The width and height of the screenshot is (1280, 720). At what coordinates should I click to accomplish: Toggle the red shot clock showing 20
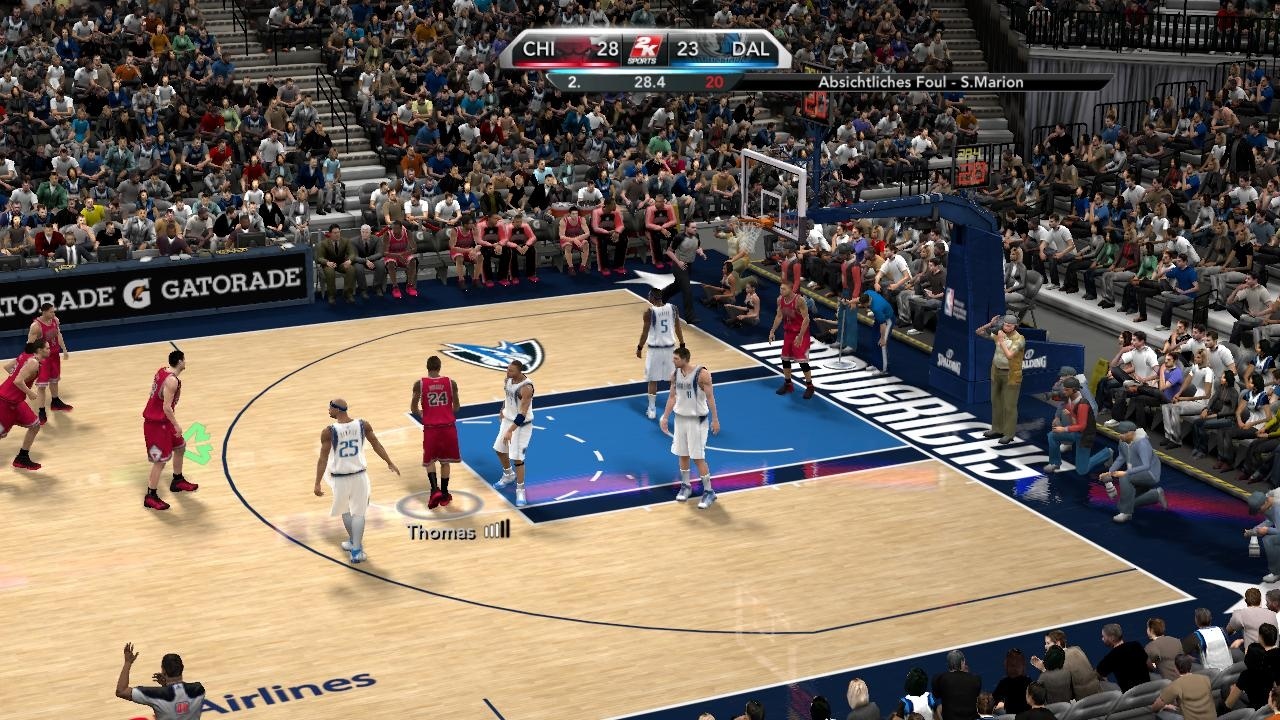coord(714,81)
